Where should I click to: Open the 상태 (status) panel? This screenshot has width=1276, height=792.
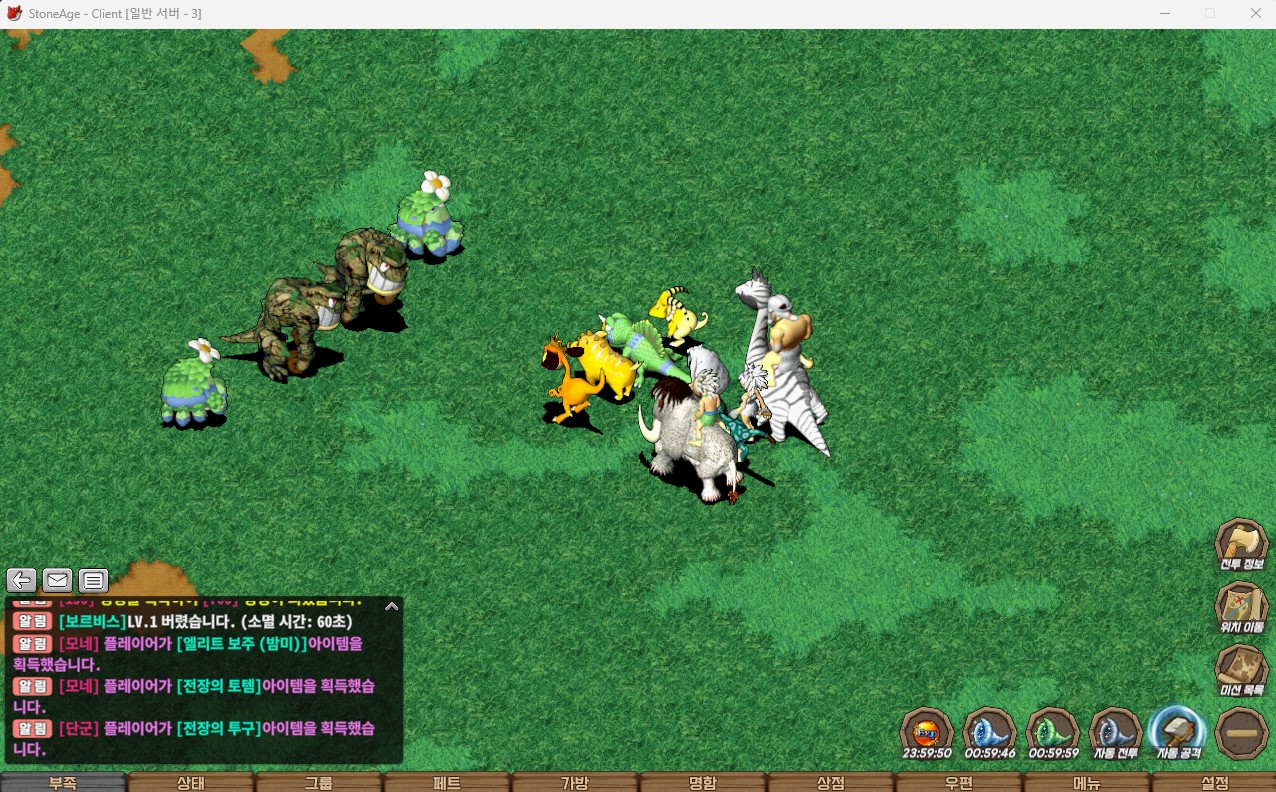191,782
